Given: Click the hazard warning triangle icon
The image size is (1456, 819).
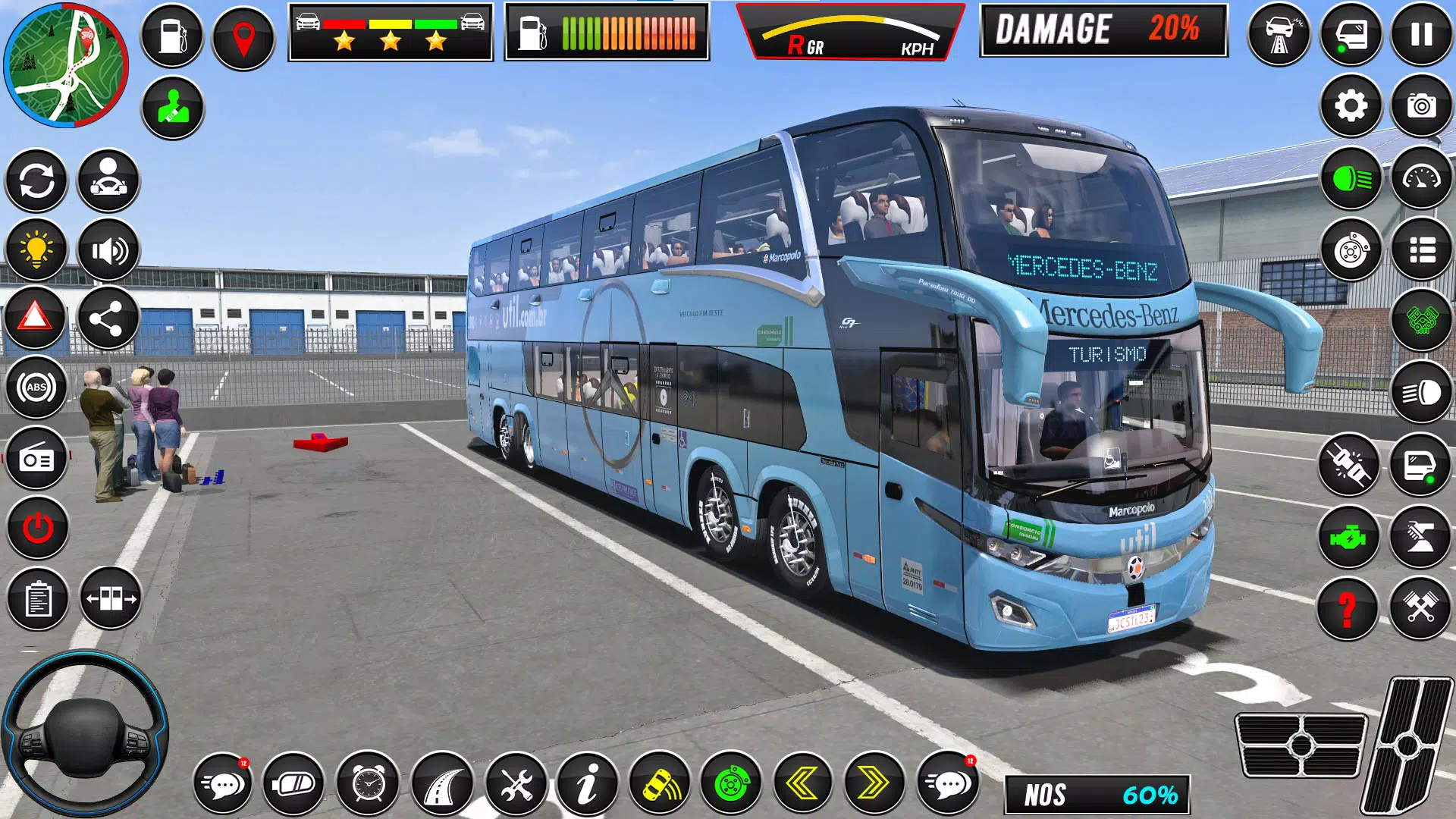Looking at the screenshot, I should point(36,318).
